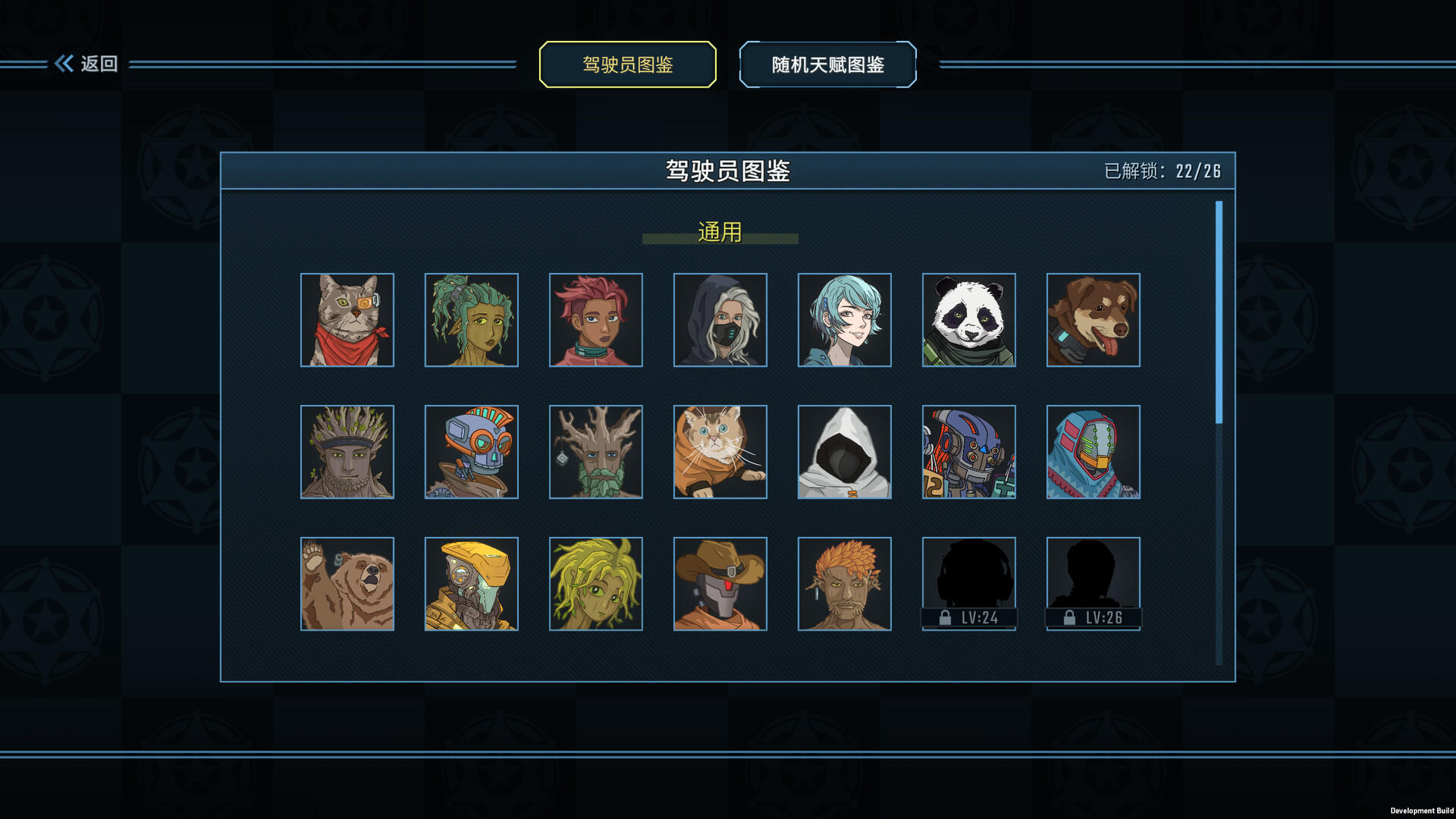
Task: Select the panda driver portrait
Action: tap(968, 319)
